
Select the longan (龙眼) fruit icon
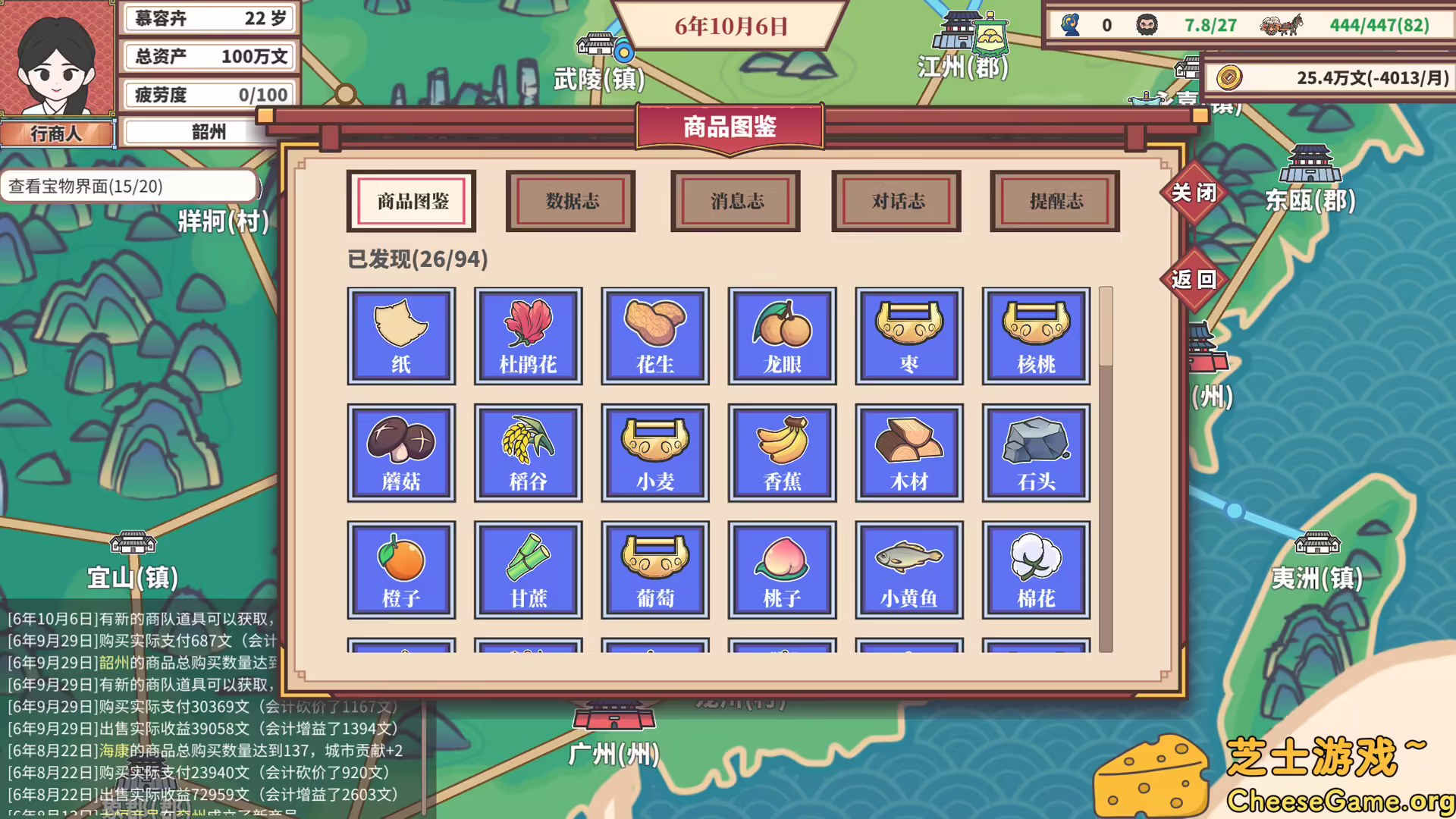coord(782,336)
